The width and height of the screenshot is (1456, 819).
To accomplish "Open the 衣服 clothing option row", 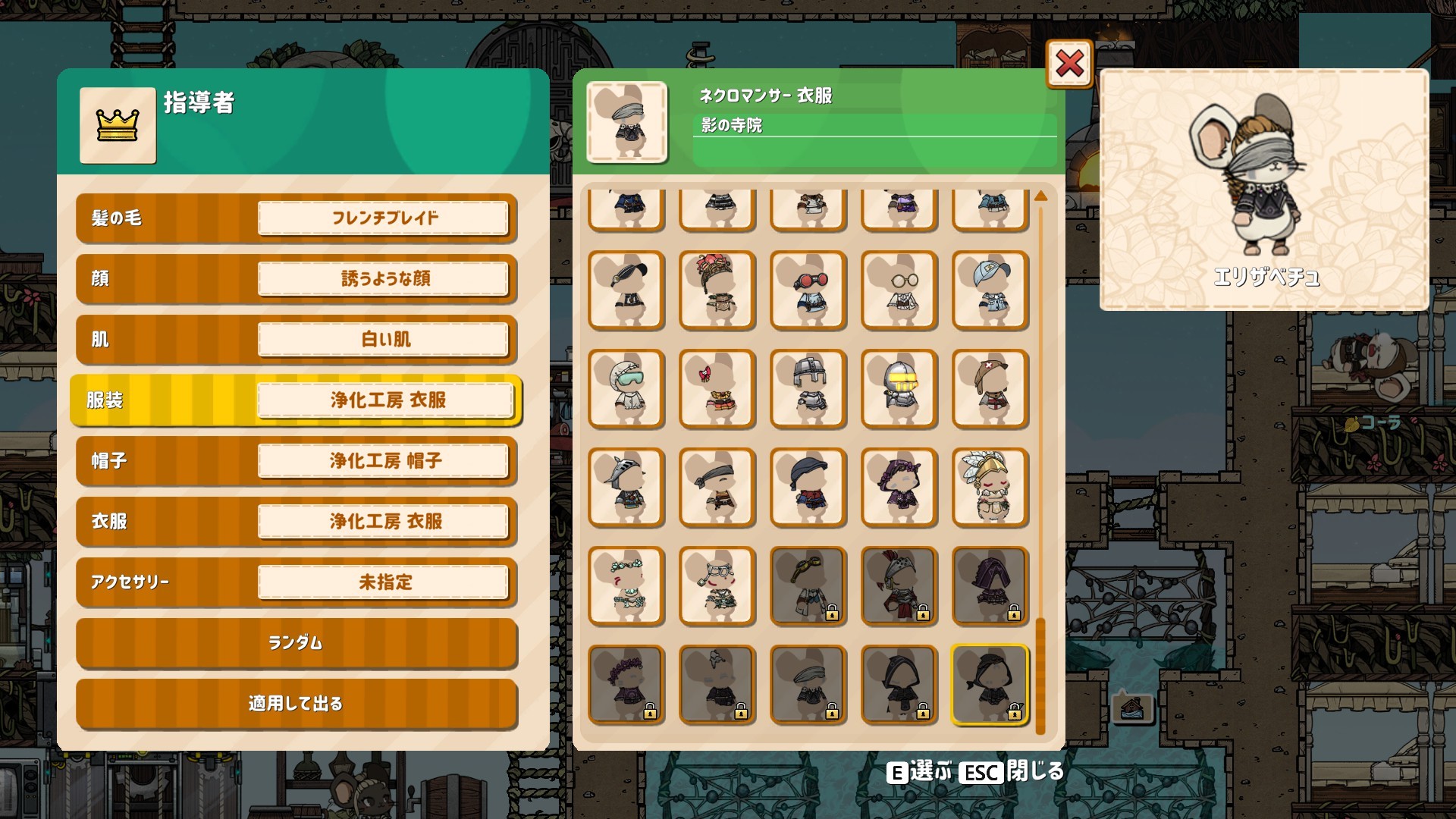I will tap(296, 522).
